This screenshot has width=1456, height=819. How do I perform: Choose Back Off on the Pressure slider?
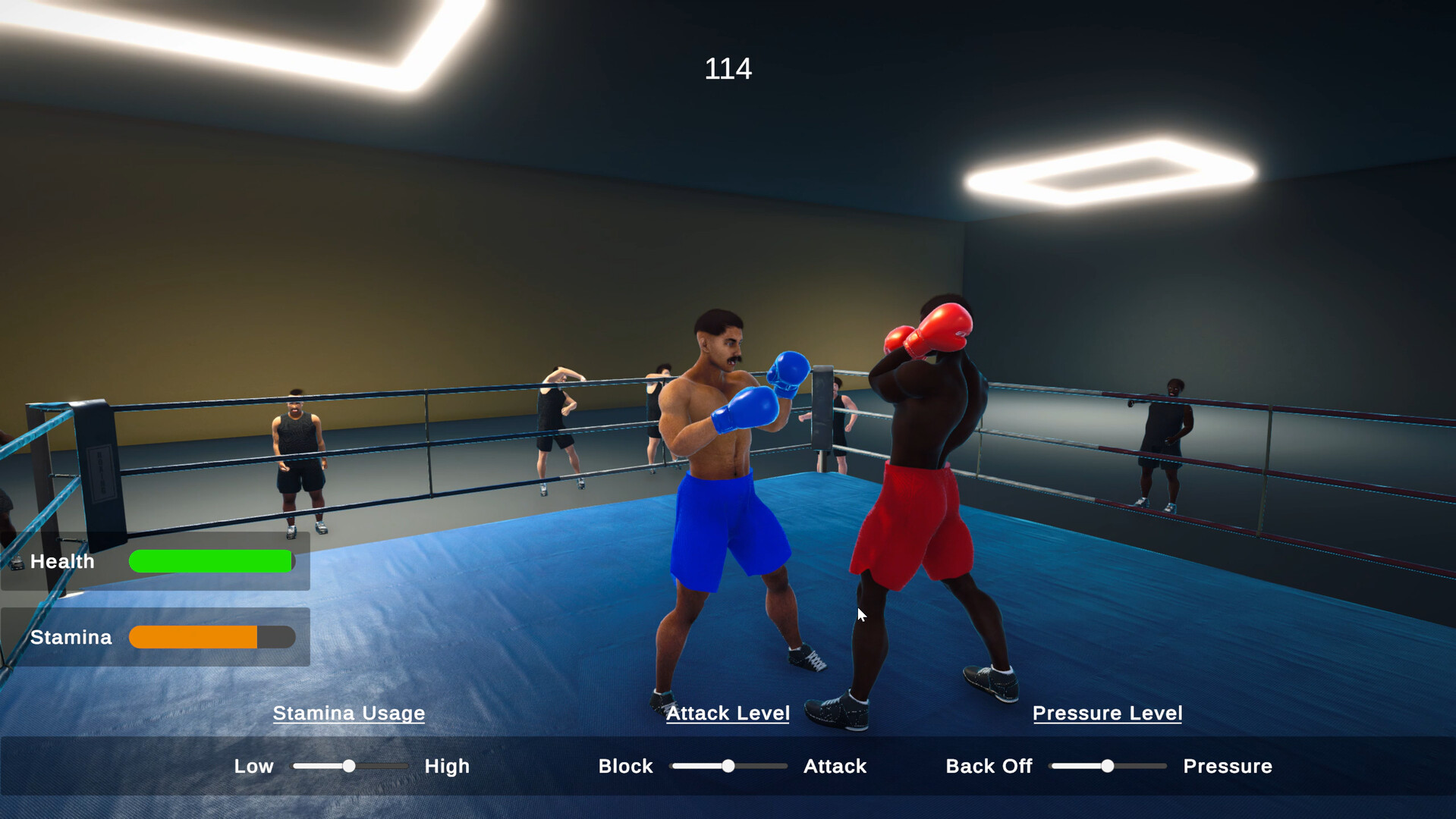click(988, 766)
